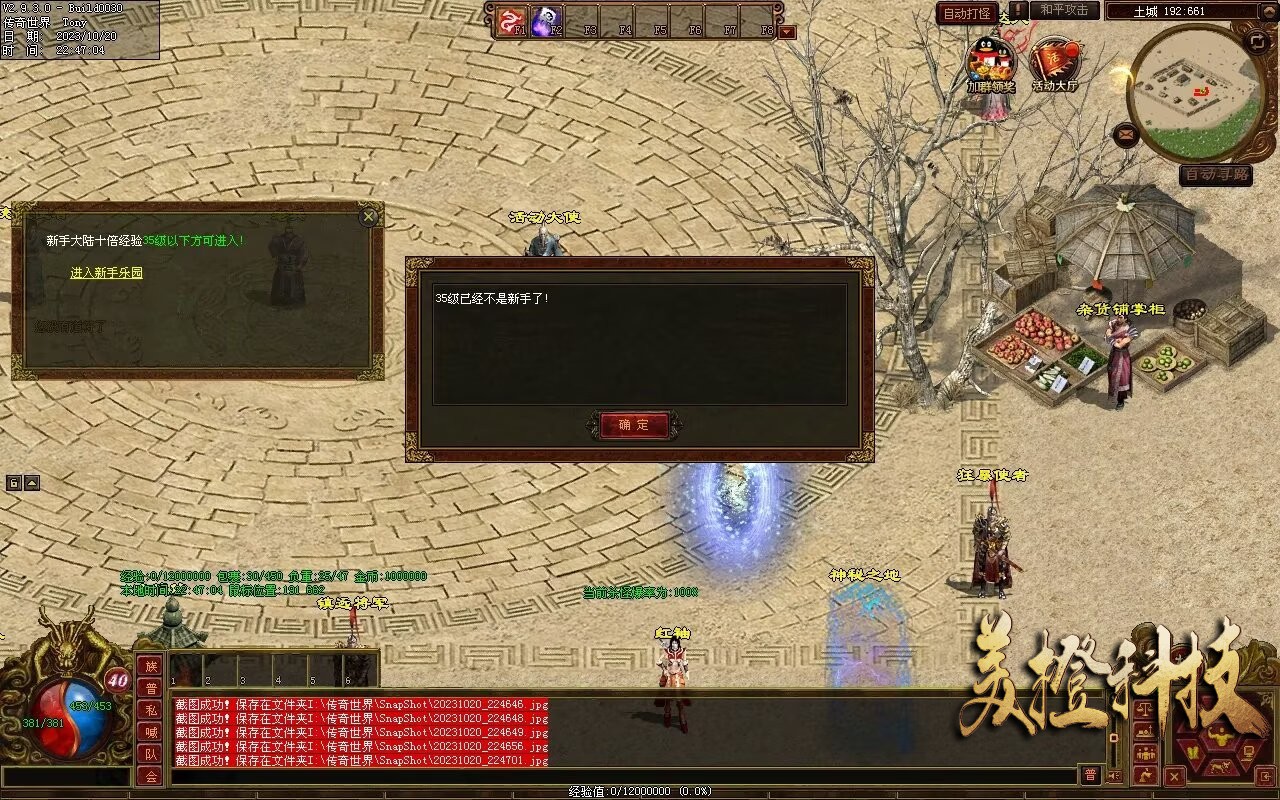Open the scales trade icon

(x=1145, y=709)
